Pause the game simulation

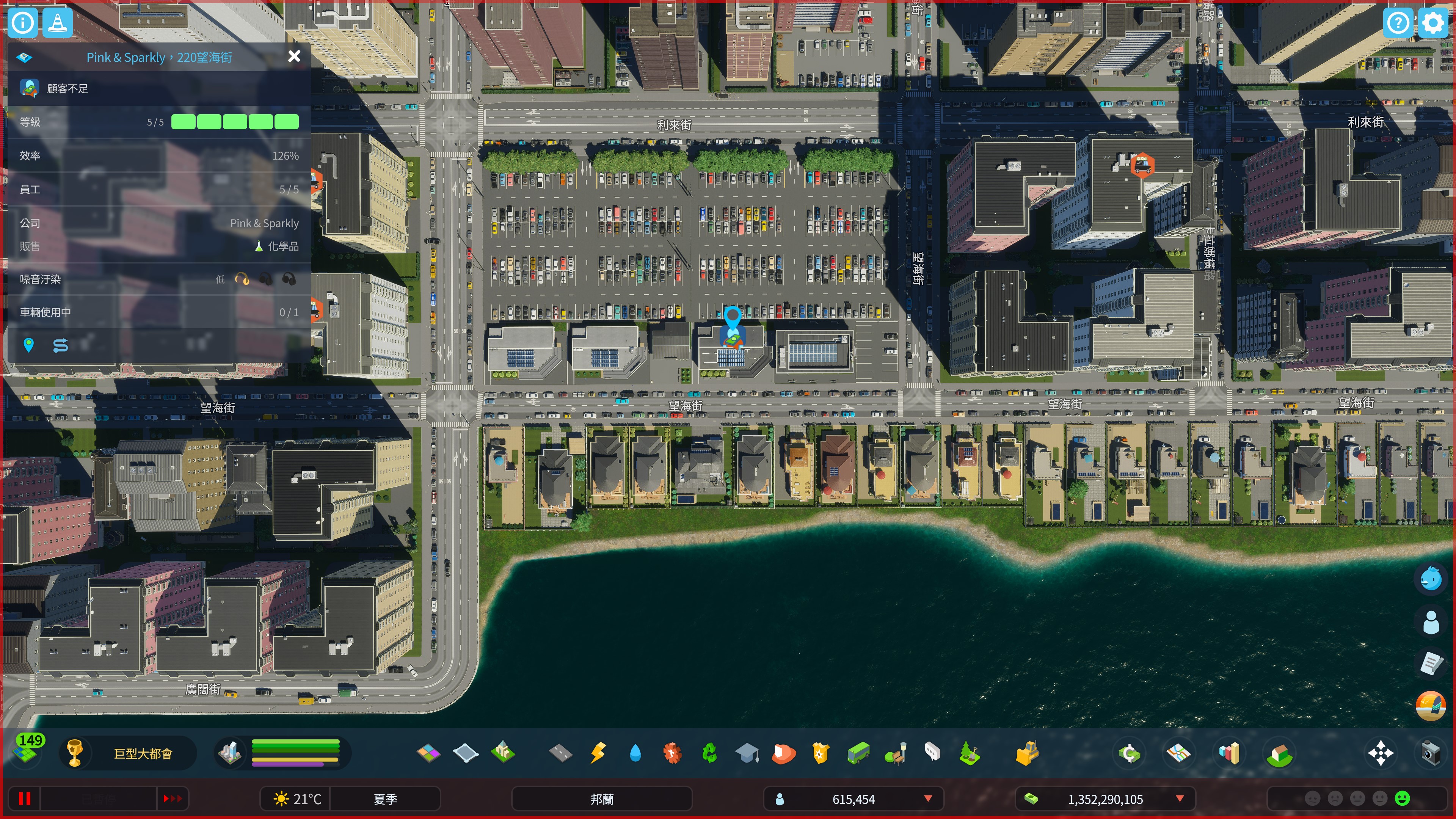click(x=24, y=798)
